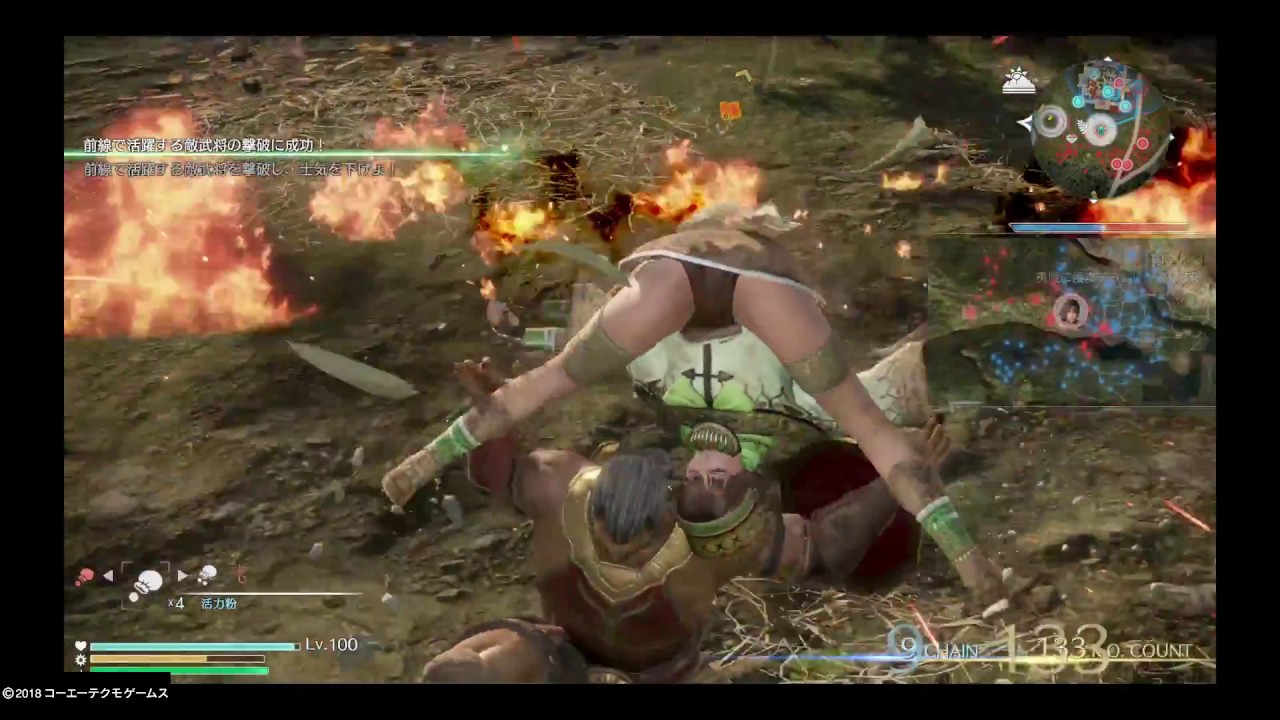The image size is (1280, 720).
Task: Cycle items with the left arrow
Action: 108,576
